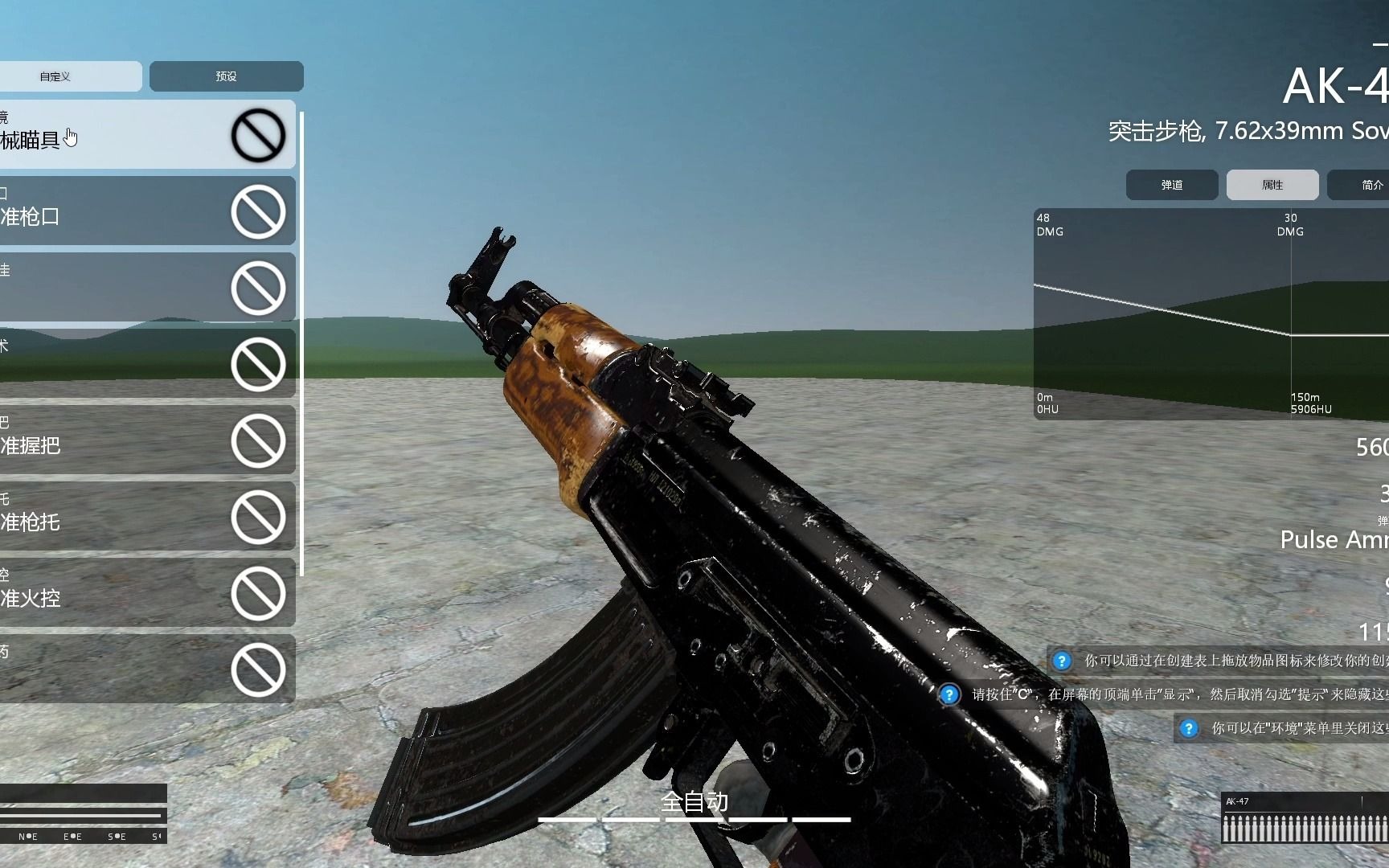The width and height of the screenshot is (1389, 868).
Task: Toggle the 战术 tactical attachment slot
Action: (x=121, y=363)
